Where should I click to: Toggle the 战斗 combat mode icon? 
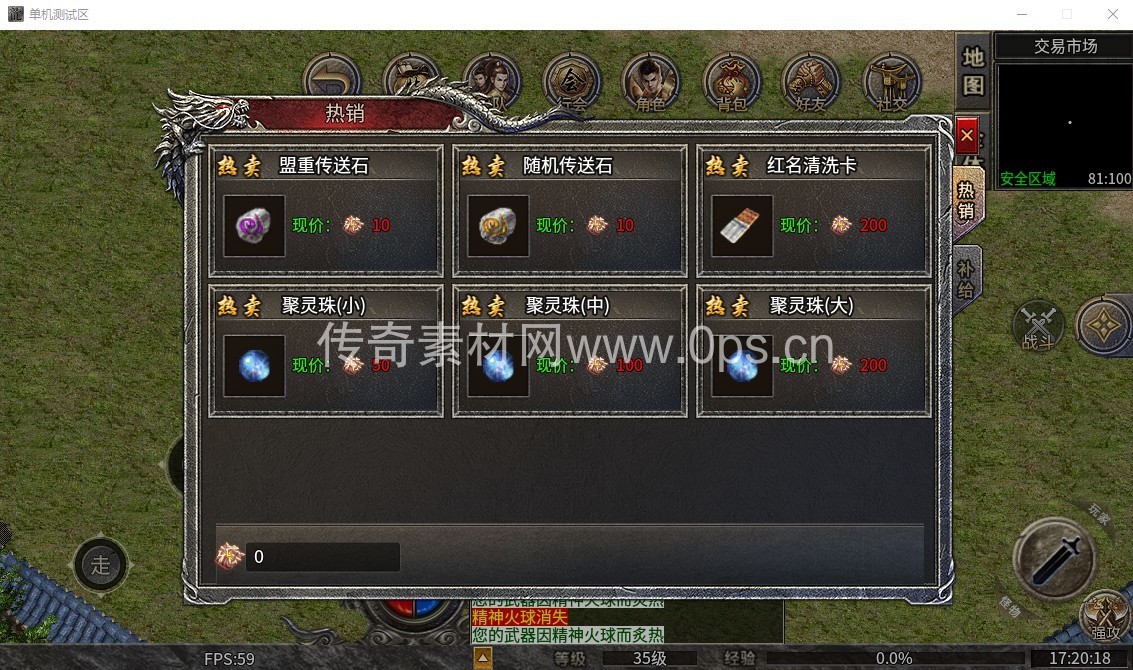(1038, 326)
